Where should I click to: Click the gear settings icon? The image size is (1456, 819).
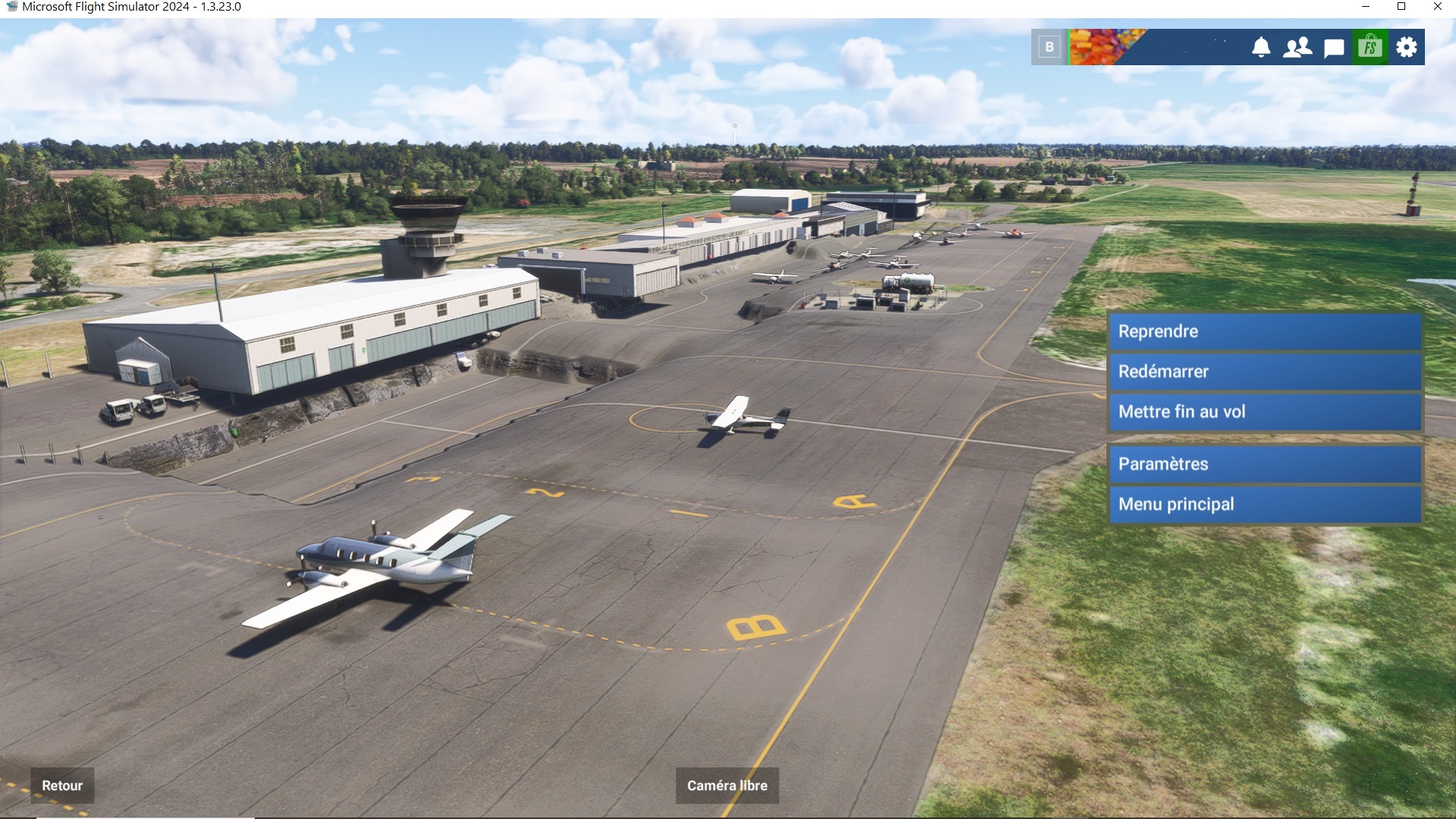(1407, 47)
